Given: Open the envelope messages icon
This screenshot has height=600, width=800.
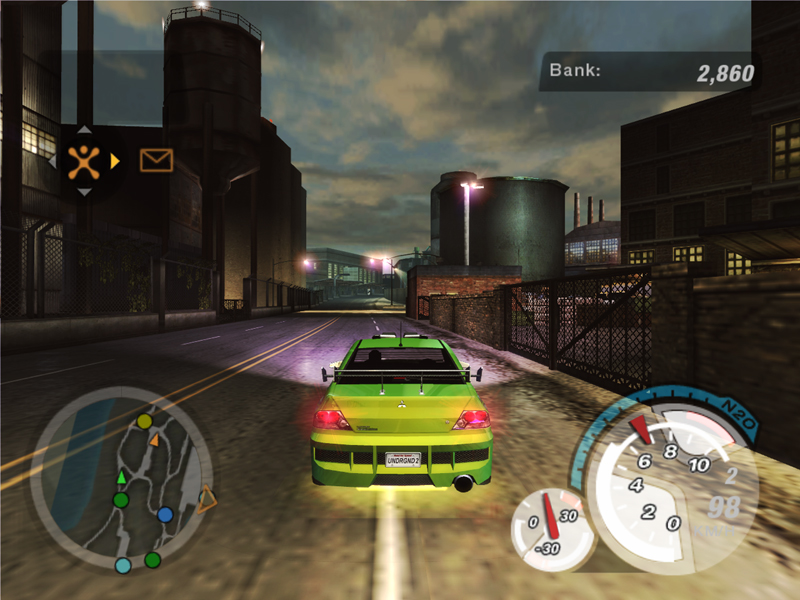Looking at the screenshot, I should (156, 160).
